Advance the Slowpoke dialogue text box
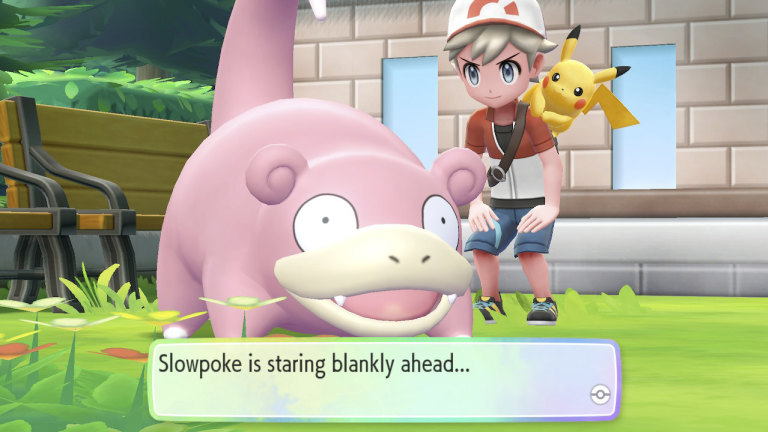768x432 pixels. coord(383,380)
